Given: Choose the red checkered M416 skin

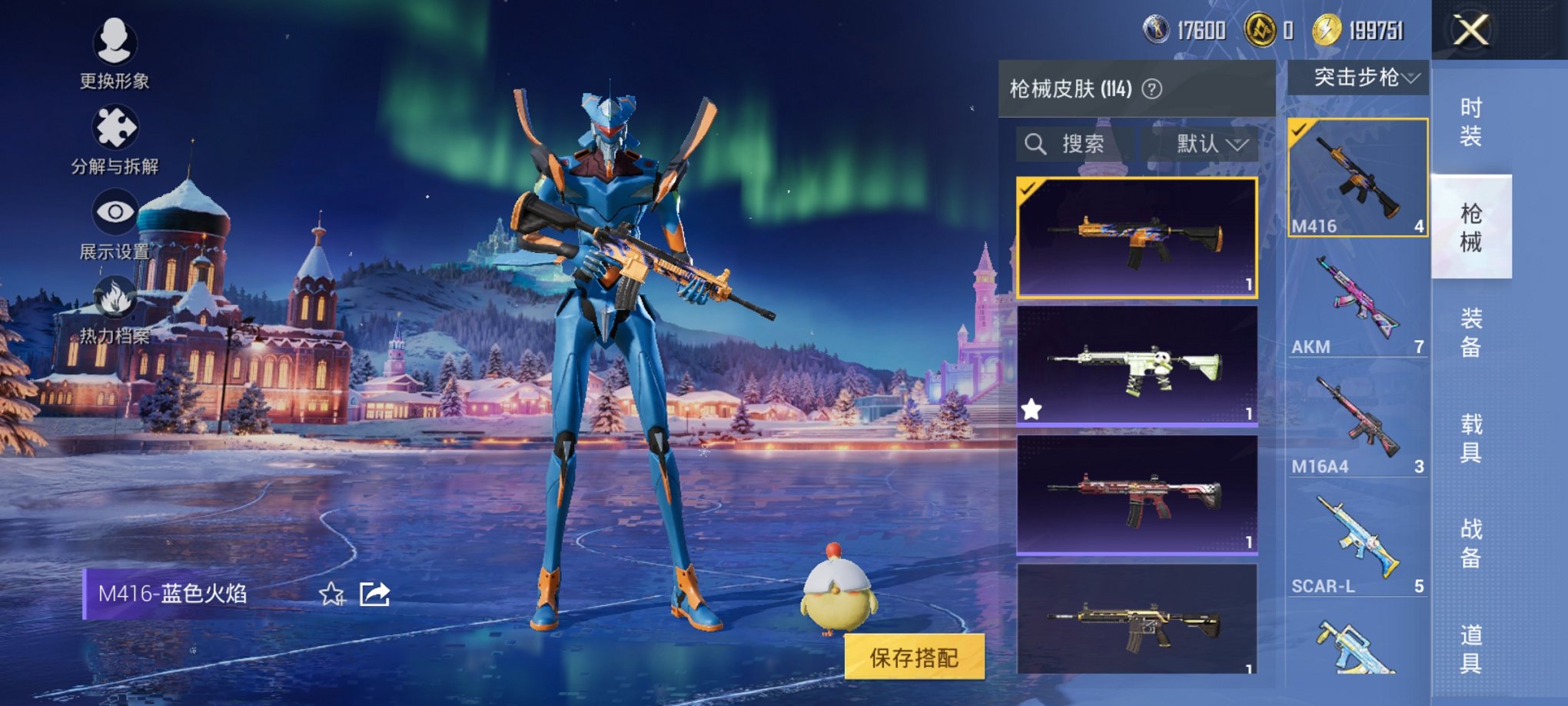Looking at the screenshot, I should pyautogui.click(x=1137, y=495).
